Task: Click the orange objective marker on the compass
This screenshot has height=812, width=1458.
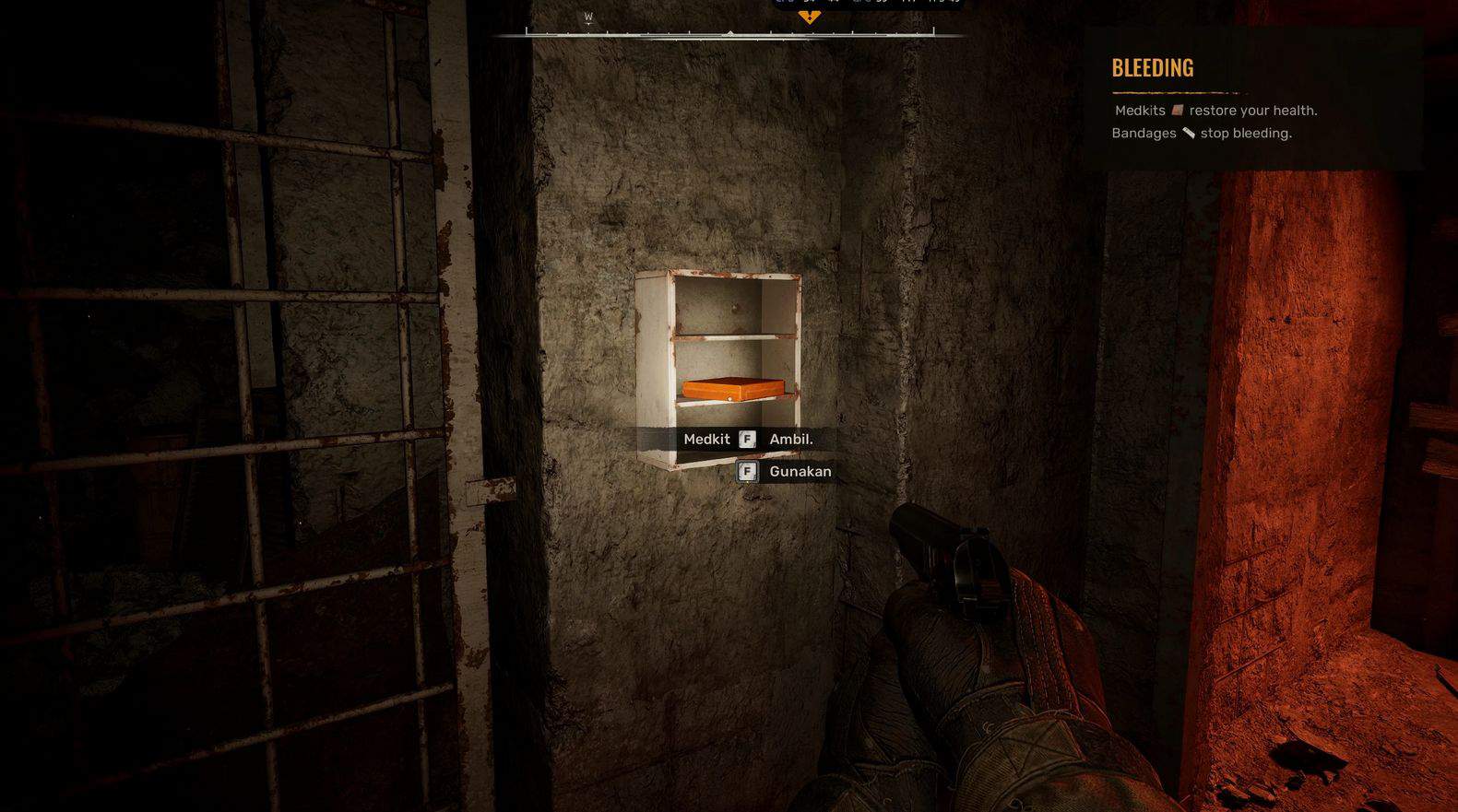Action: tap(809, 17)
